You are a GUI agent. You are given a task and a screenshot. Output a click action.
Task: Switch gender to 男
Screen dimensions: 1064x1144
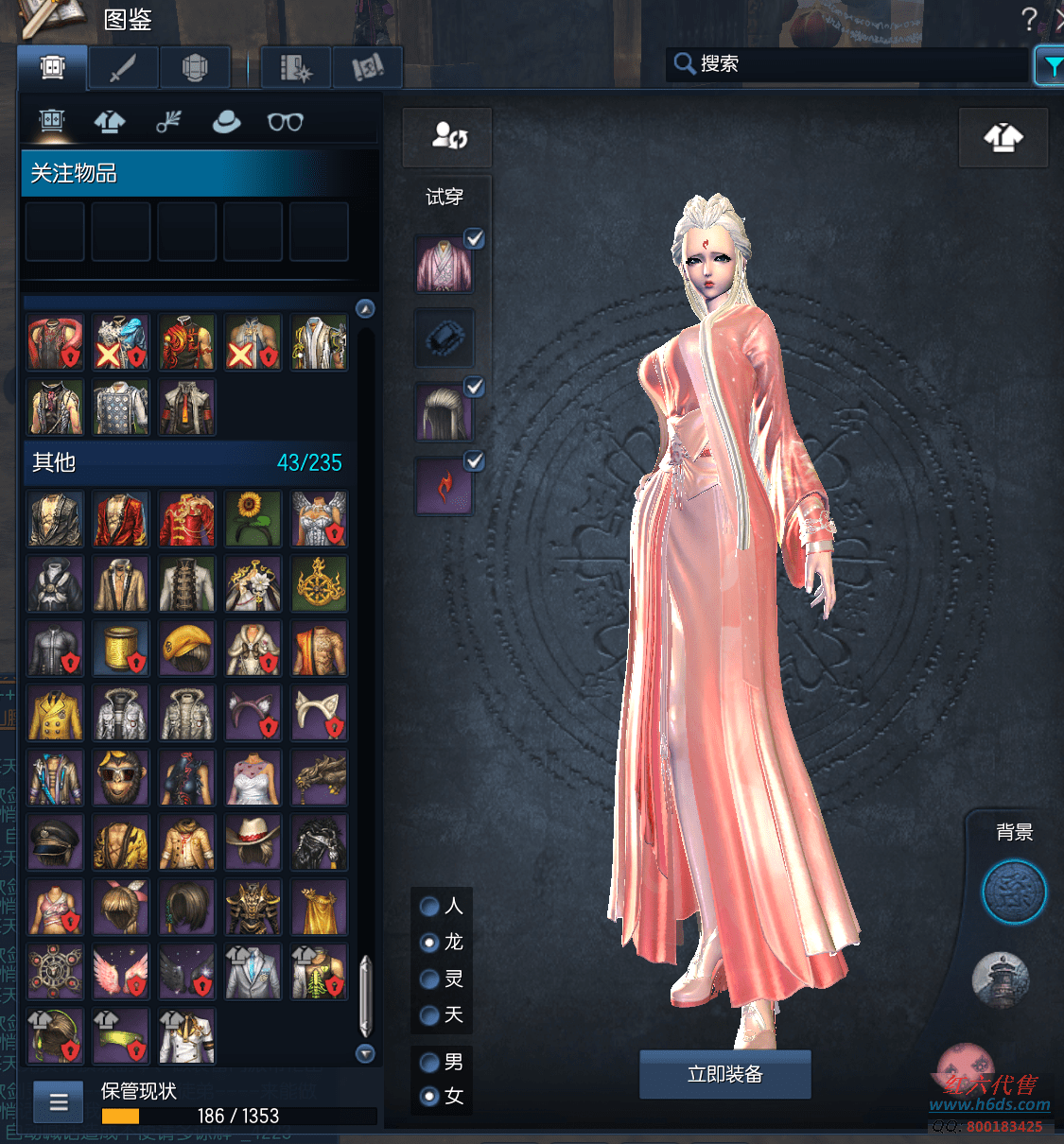429,1063
